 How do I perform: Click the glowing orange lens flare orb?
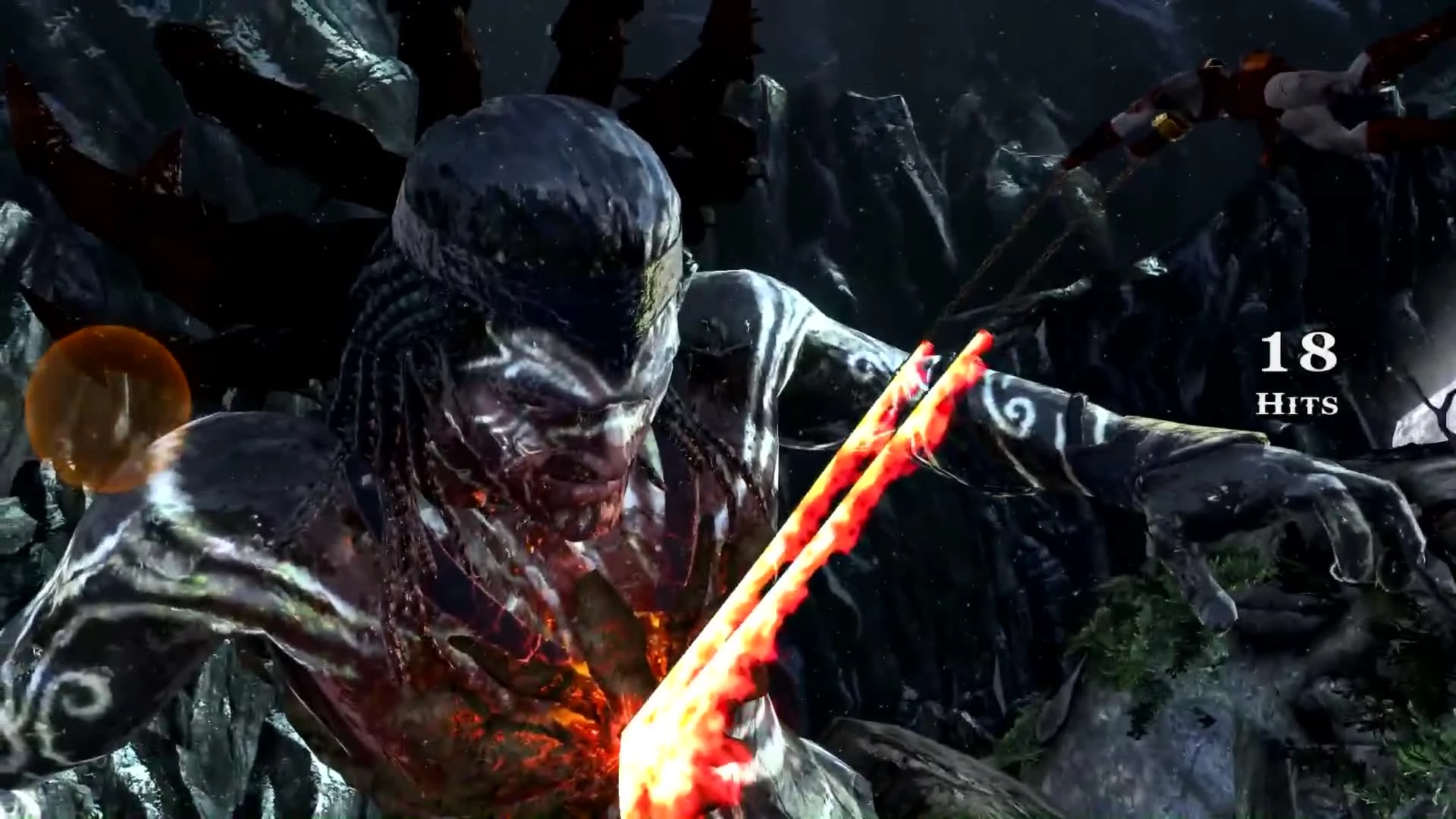pyautogui.click(x=110, y=409)
